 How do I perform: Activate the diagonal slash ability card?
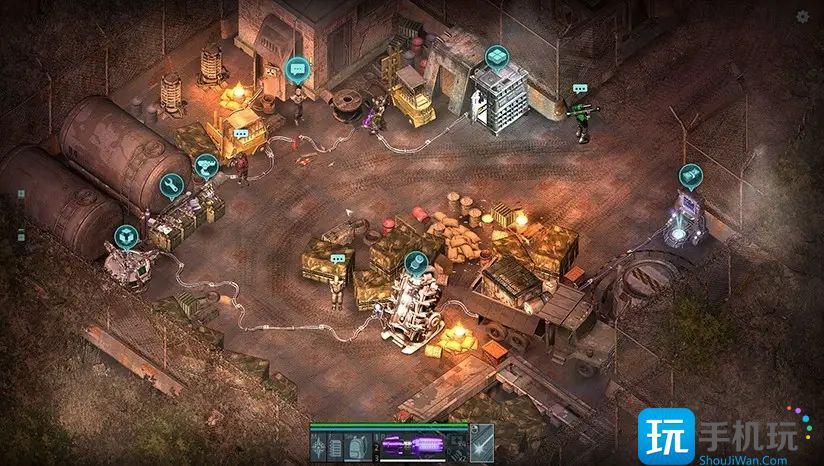point(483,445)
